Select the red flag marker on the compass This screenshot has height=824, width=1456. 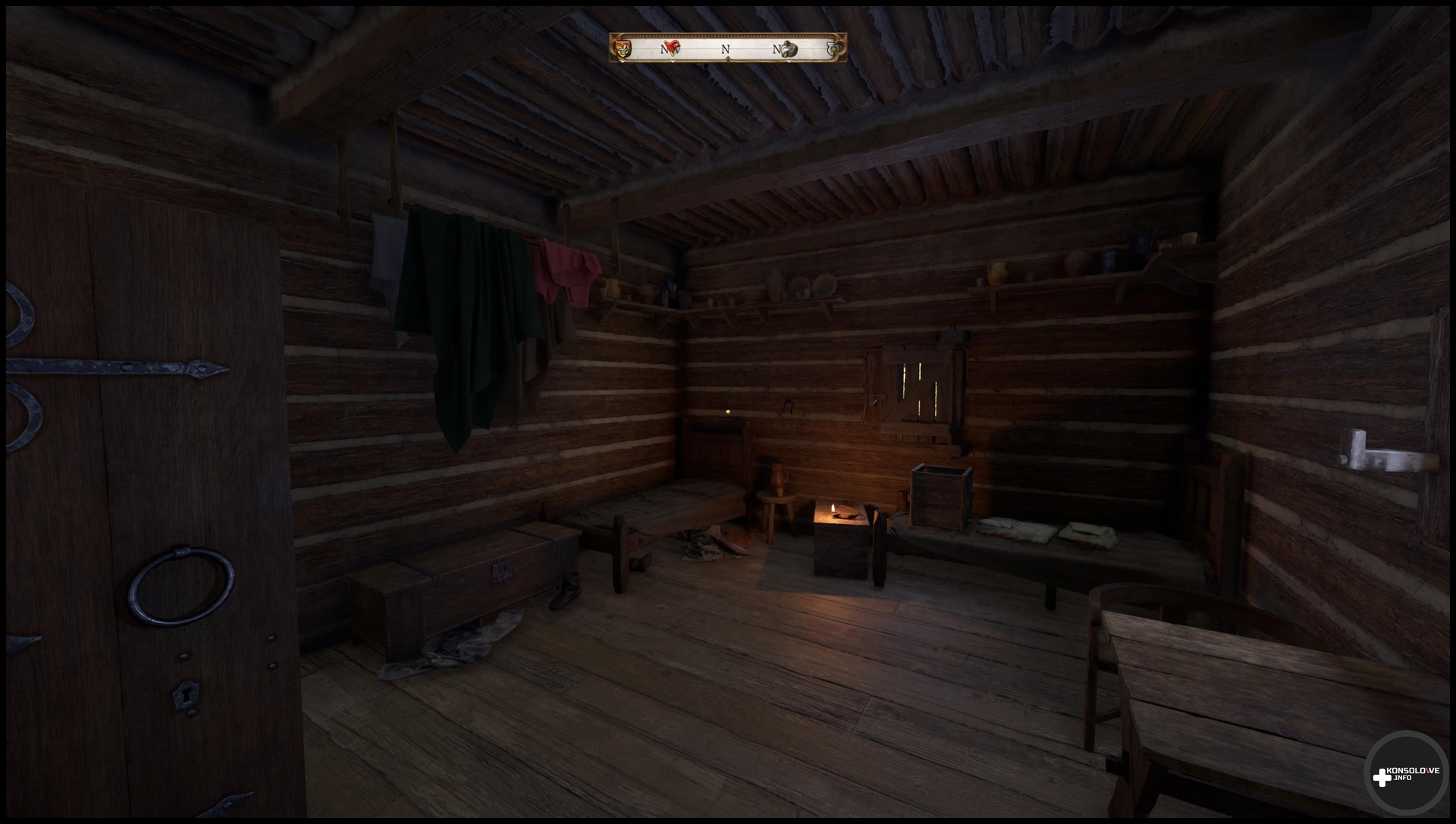coord(672,49)
